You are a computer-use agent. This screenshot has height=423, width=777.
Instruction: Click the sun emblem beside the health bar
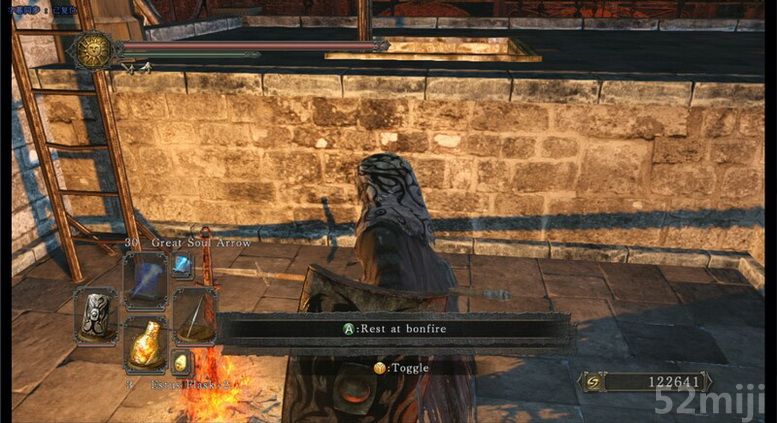tap(95, 49)
